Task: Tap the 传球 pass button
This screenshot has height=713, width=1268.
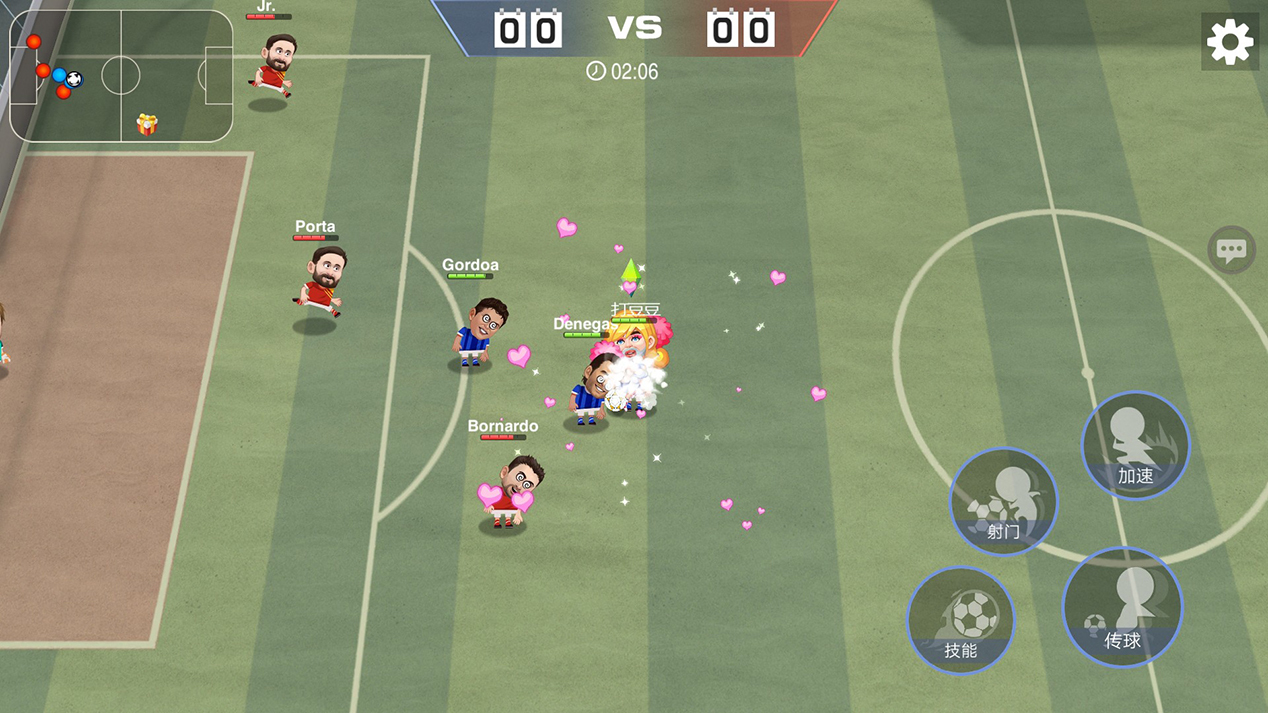Action: 1122,607
